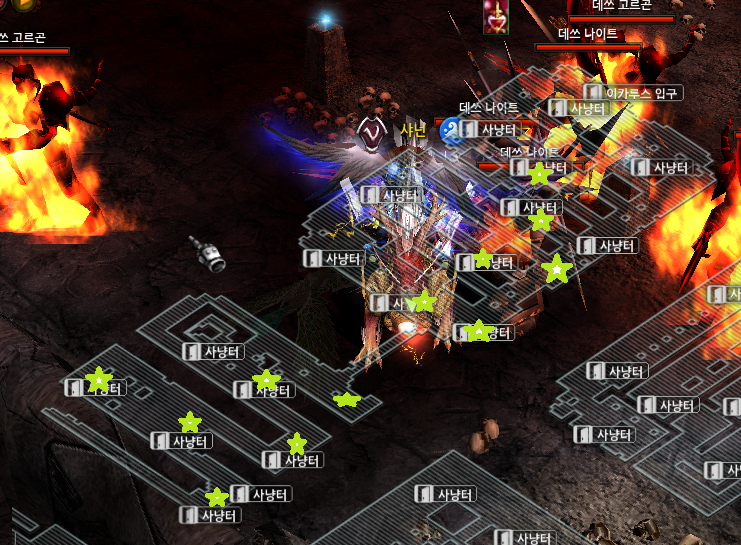Click the heart buff icon
741x545 pixels.
(494, 17)
